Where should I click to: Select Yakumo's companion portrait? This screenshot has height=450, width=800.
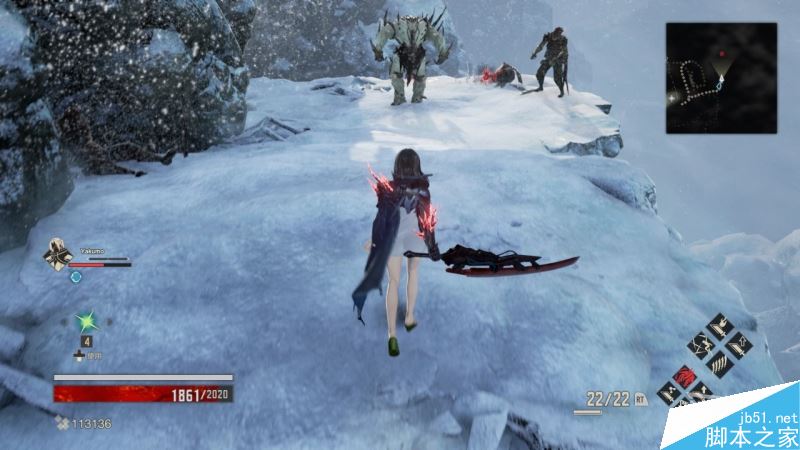(x=55, y=255)
